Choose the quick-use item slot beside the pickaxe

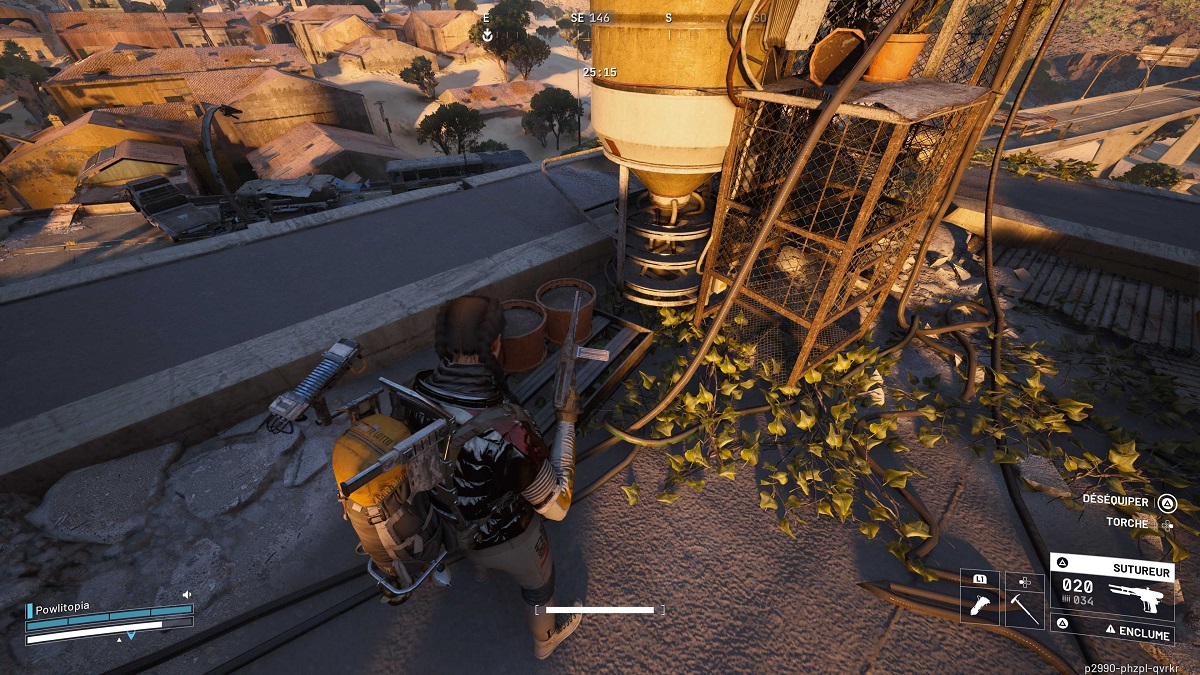pos(979,606)
